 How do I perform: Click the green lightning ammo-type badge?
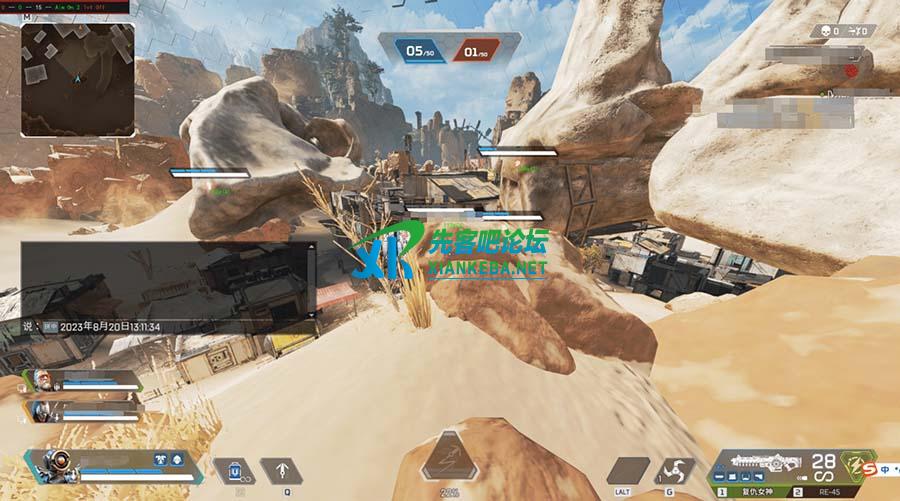[x=853, y=463]
